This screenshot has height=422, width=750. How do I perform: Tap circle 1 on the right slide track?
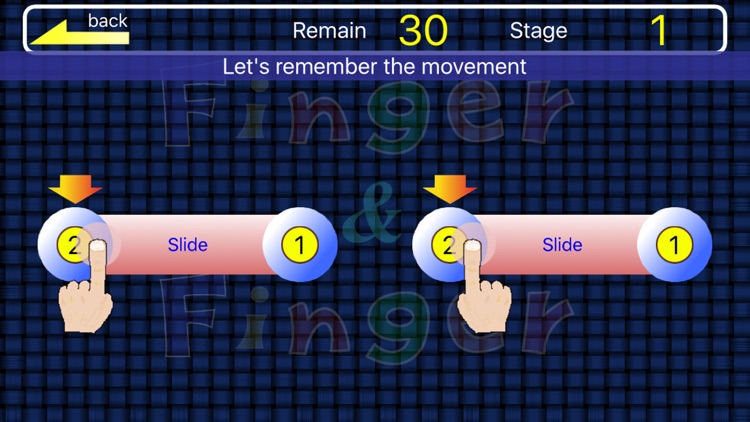674,244
